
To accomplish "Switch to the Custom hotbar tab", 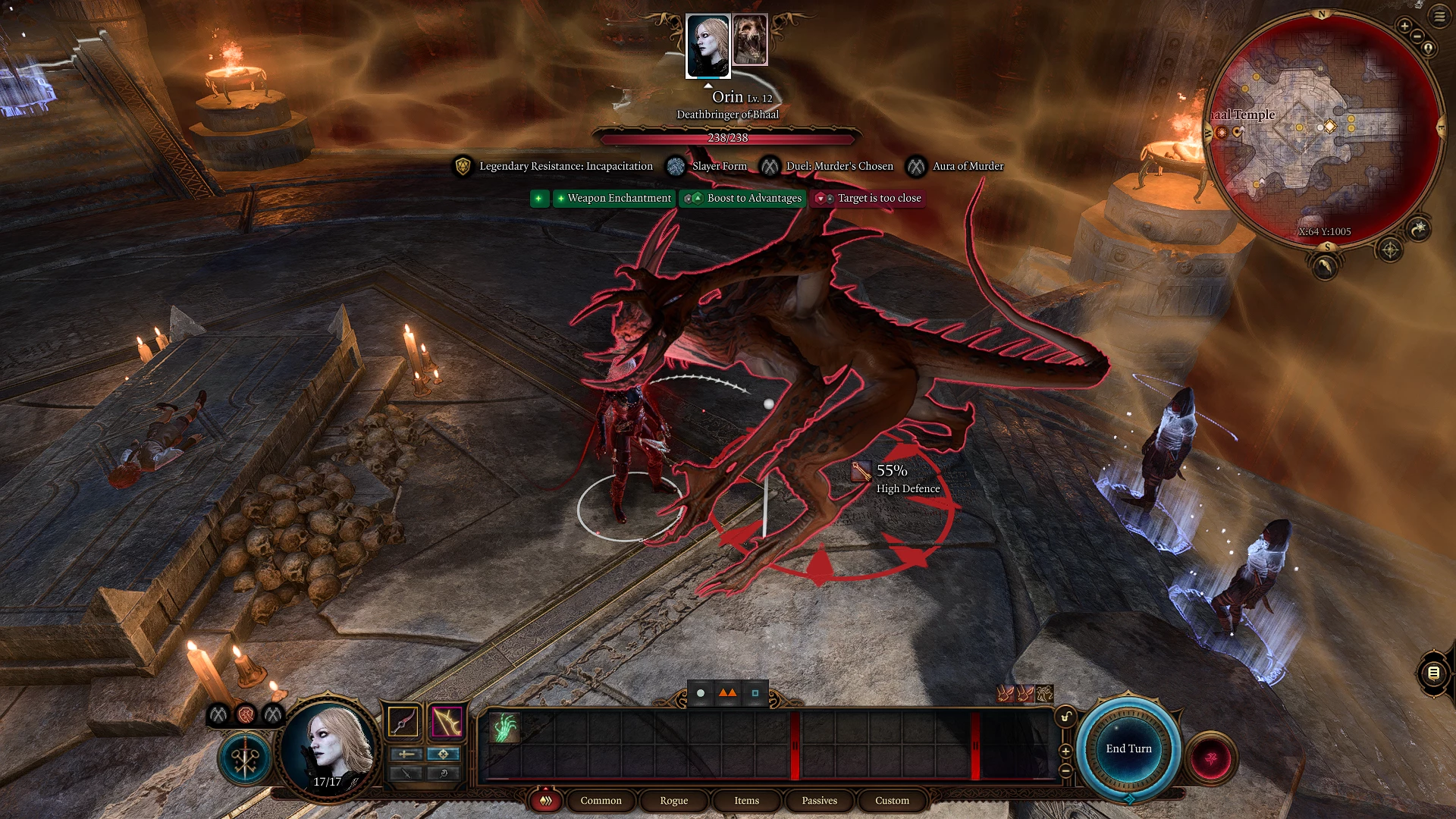I will coord(892,801).
